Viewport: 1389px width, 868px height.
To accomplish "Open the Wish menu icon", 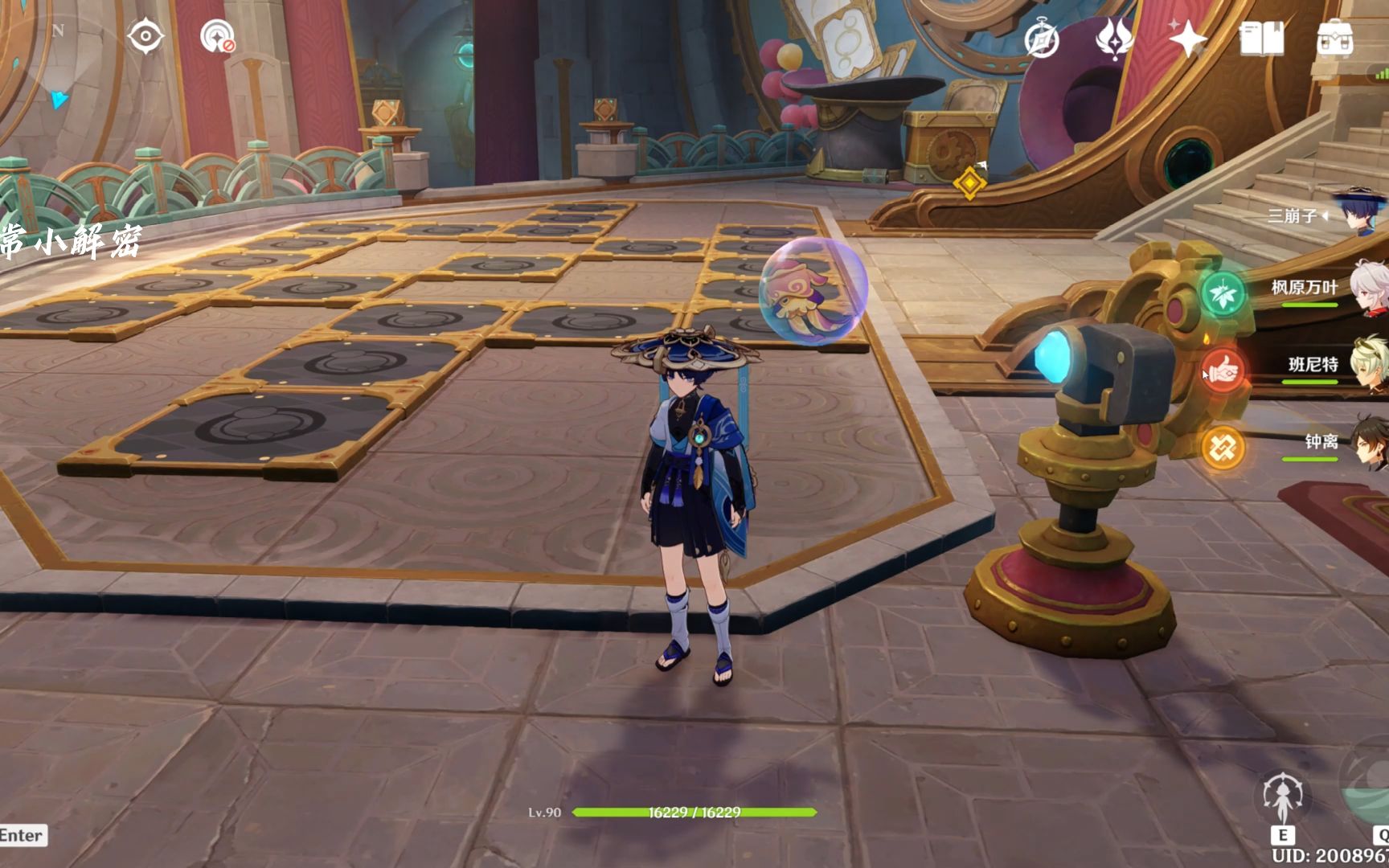I will [1114, 39].
